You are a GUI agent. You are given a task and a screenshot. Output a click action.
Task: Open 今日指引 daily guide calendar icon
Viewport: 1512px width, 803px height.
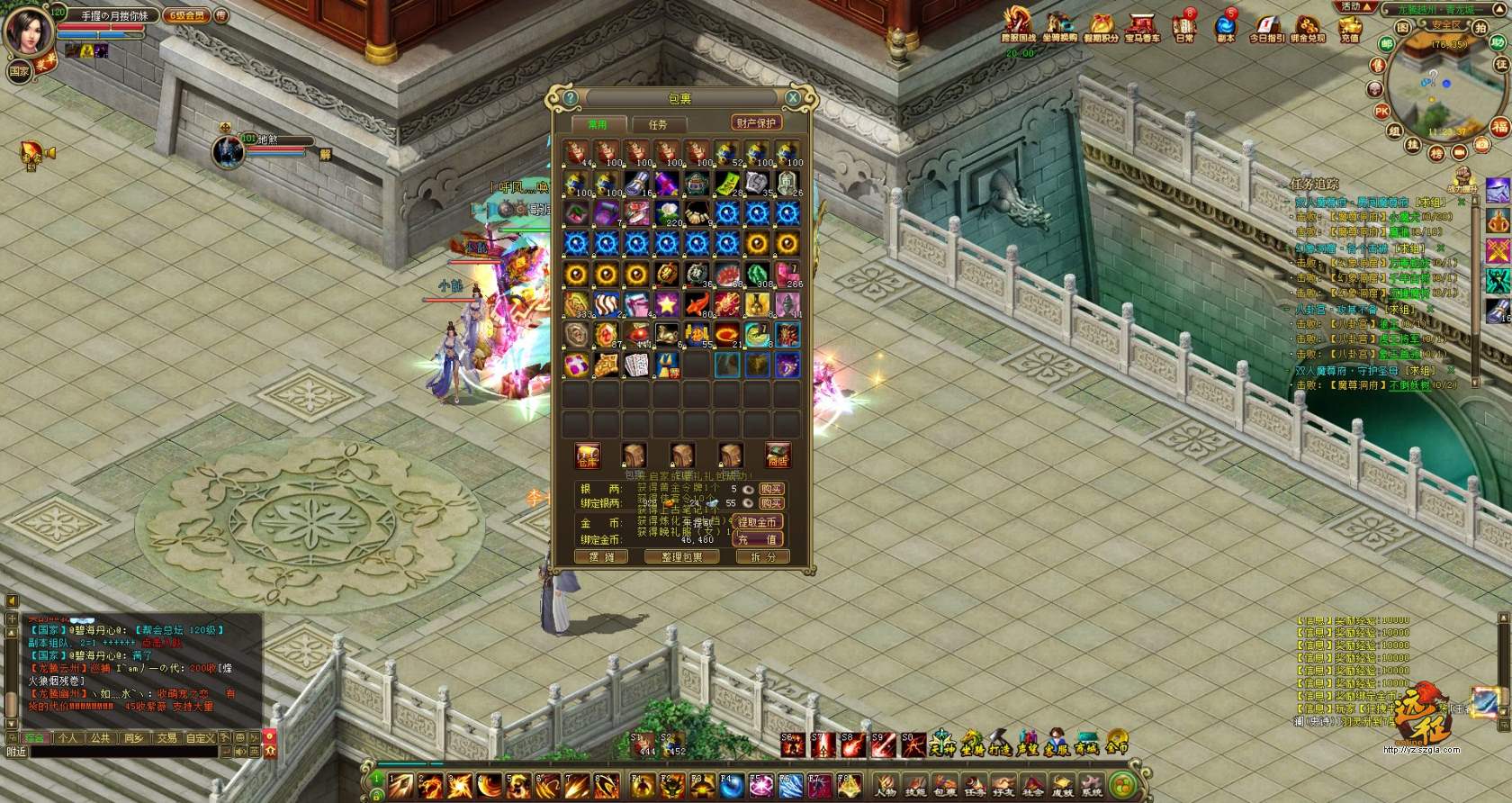tap(1265, 27)
